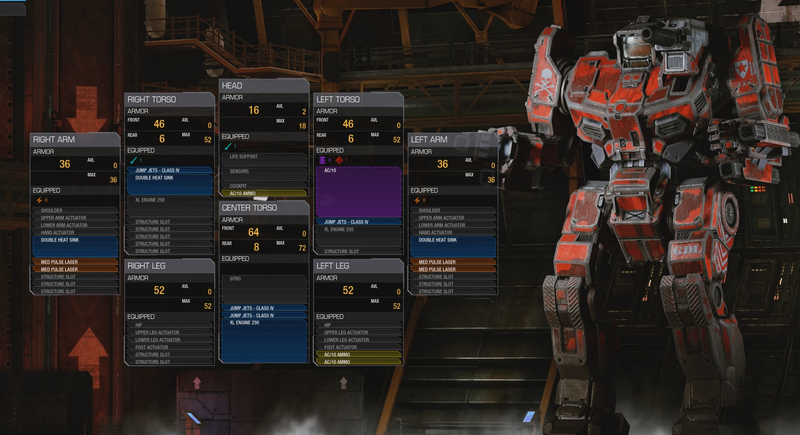Select the Life Support slot in Head

[263, 157]
